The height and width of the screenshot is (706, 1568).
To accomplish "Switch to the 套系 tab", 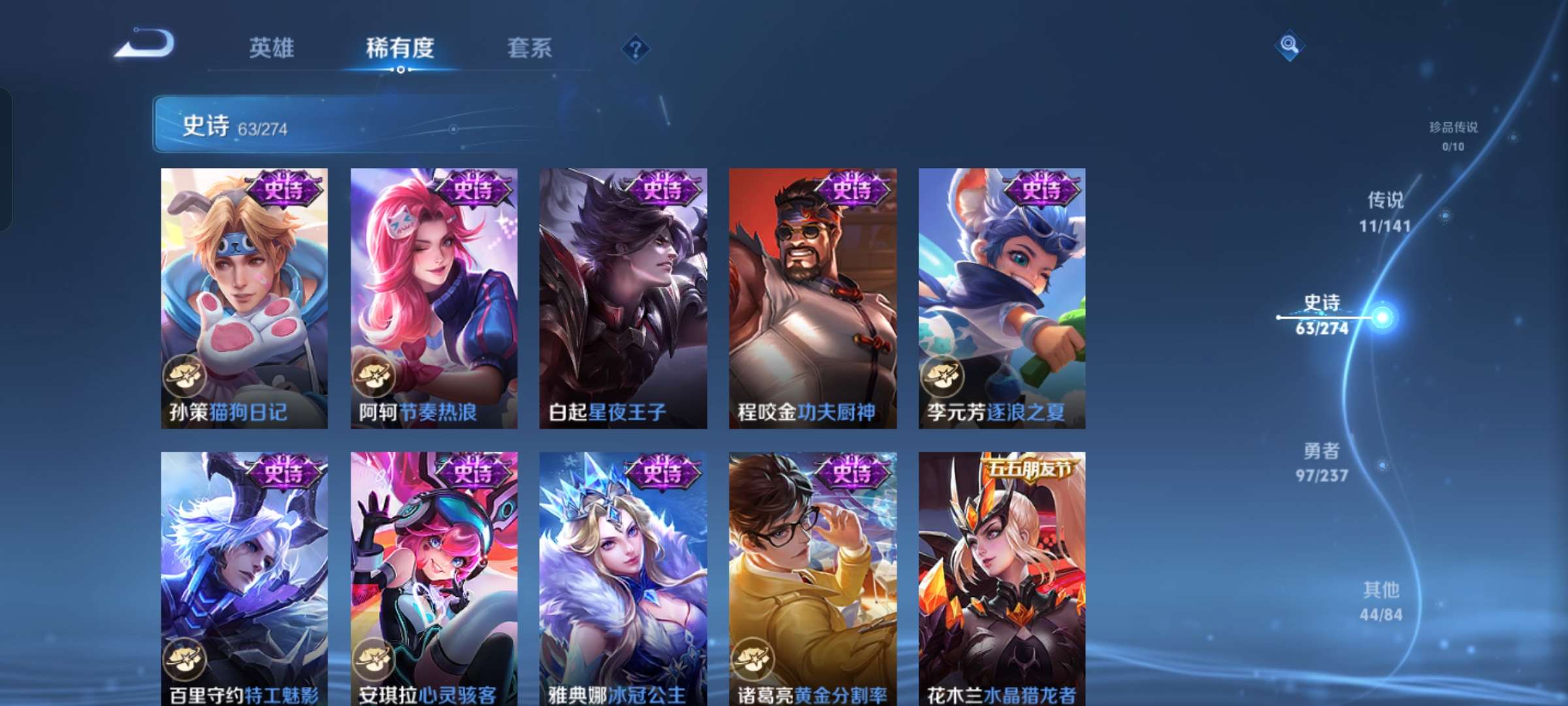I will pyautogui.click(x=529, y=47).
